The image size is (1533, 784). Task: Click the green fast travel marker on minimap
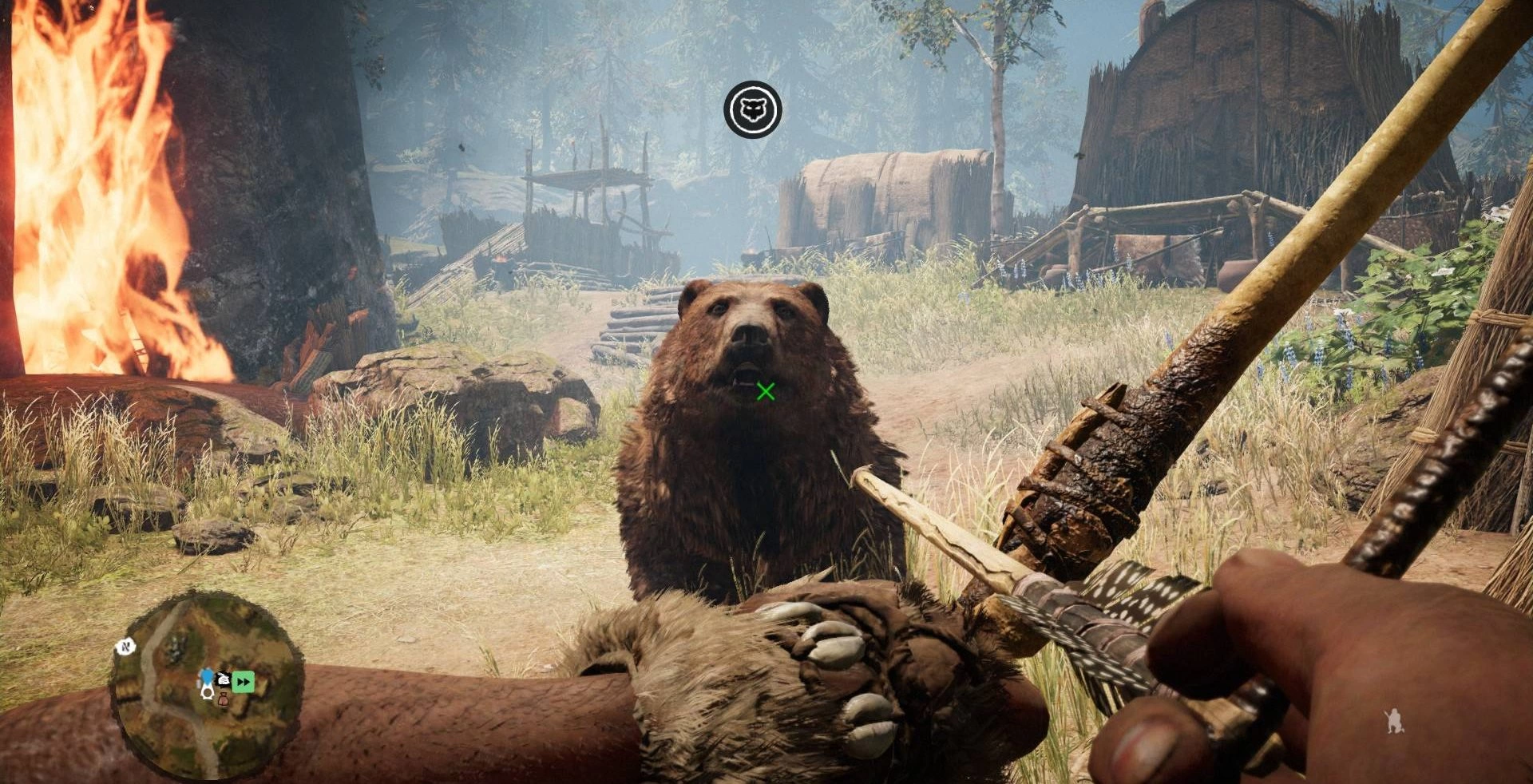pos(244,681)
